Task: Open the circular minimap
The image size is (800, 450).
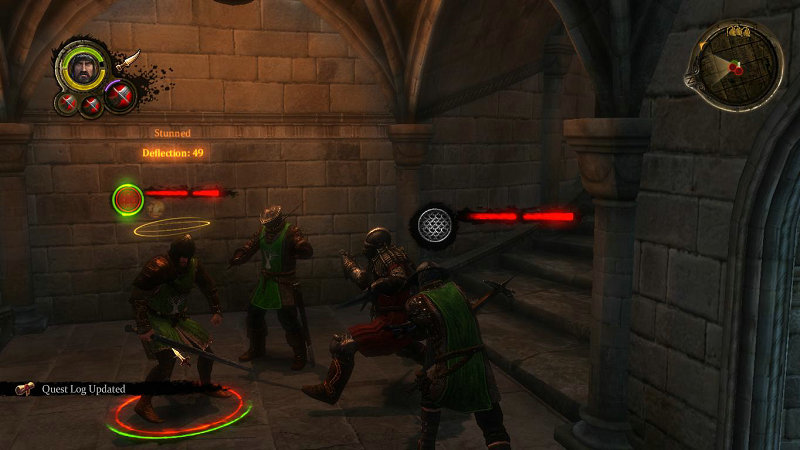Action: (738, 66)
